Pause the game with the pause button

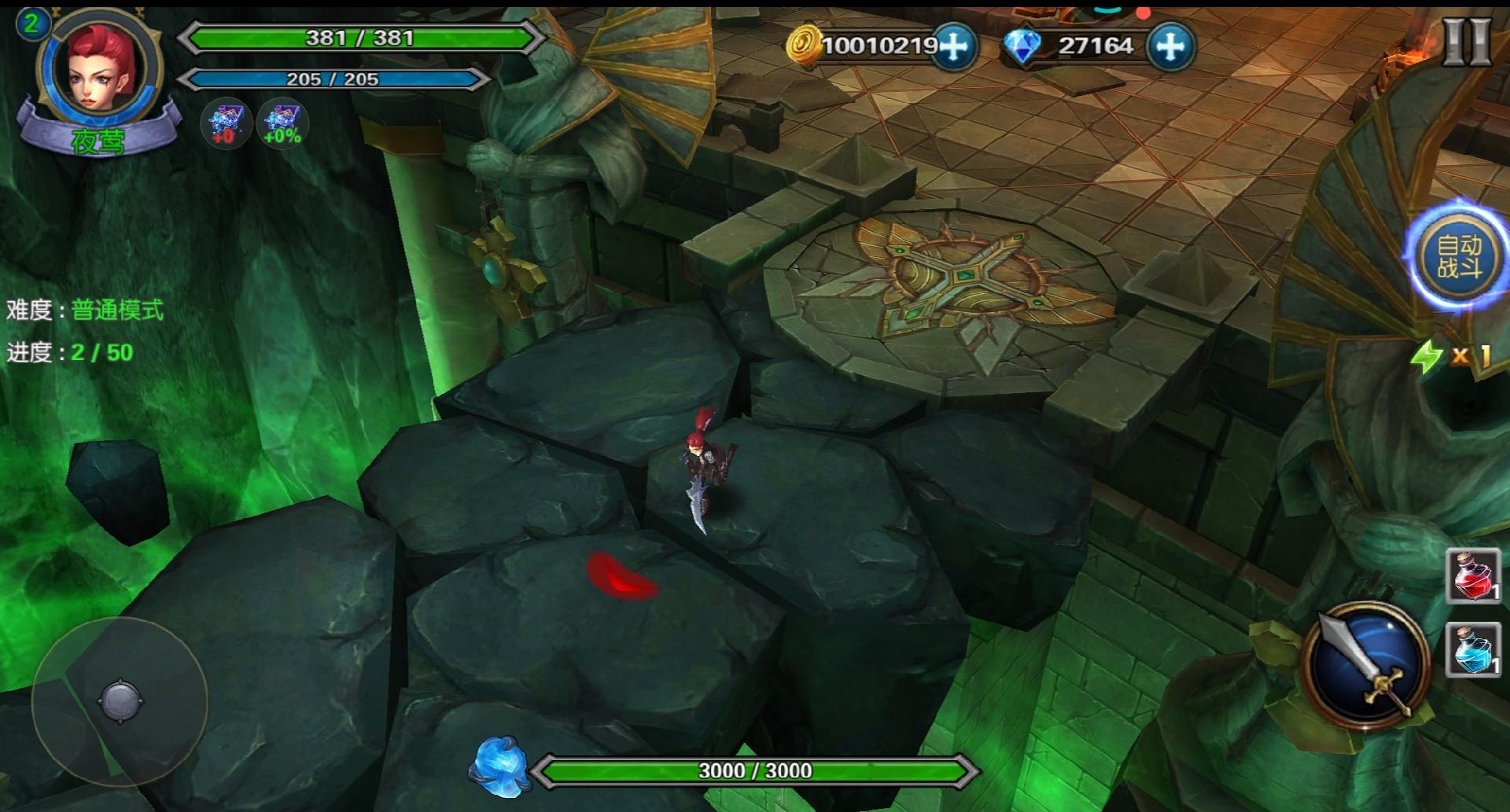[x=1465, y=41]
